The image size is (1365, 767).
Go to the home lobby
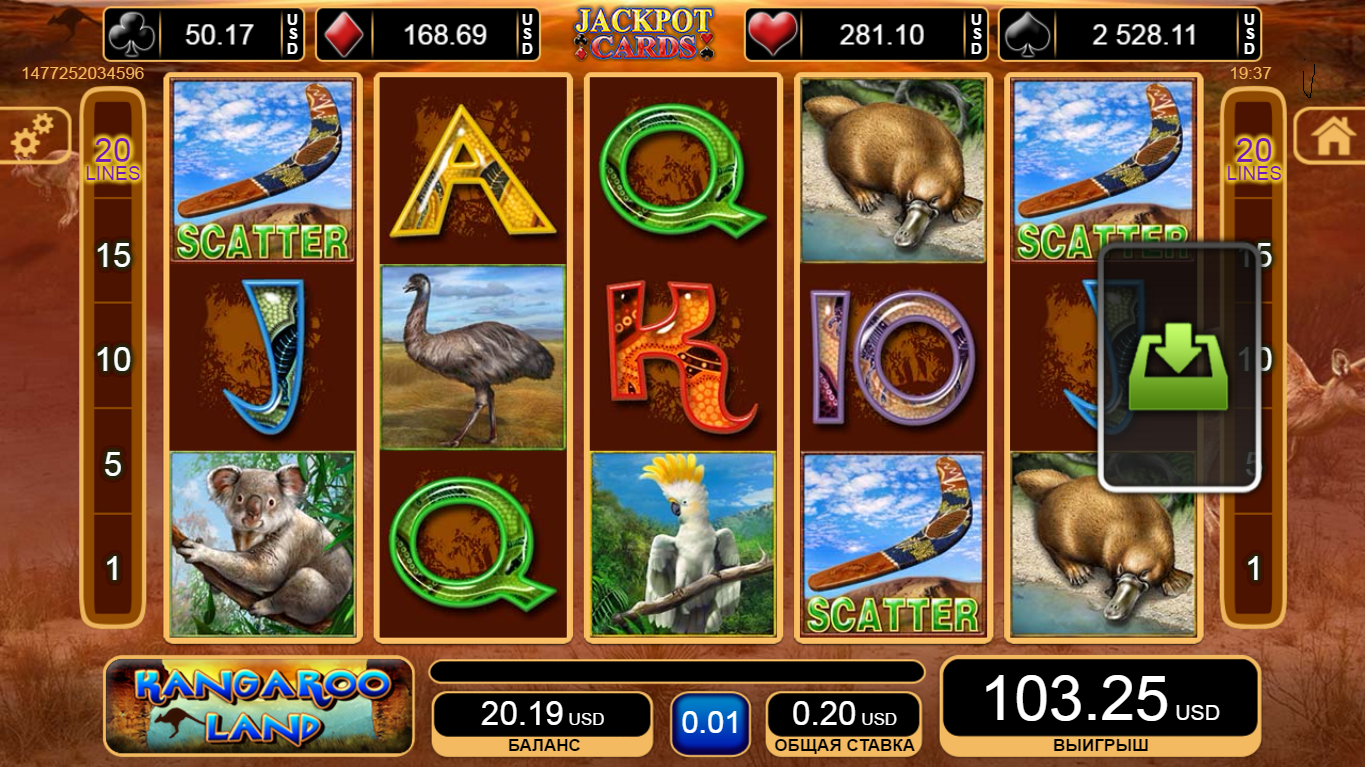(1333, 137)
